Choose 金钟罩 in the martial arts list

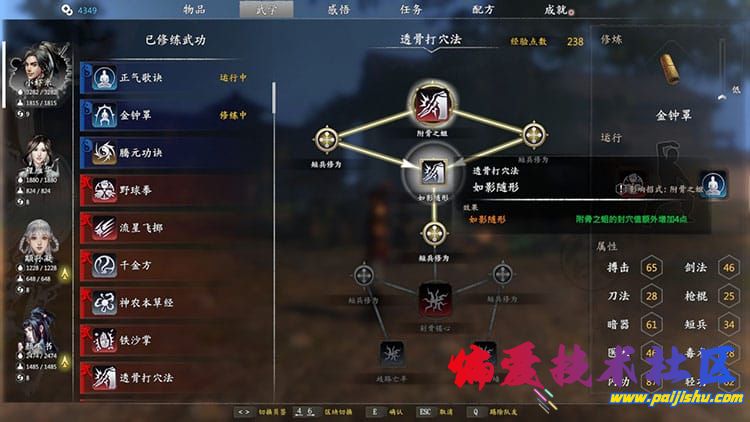click(175, 115)
